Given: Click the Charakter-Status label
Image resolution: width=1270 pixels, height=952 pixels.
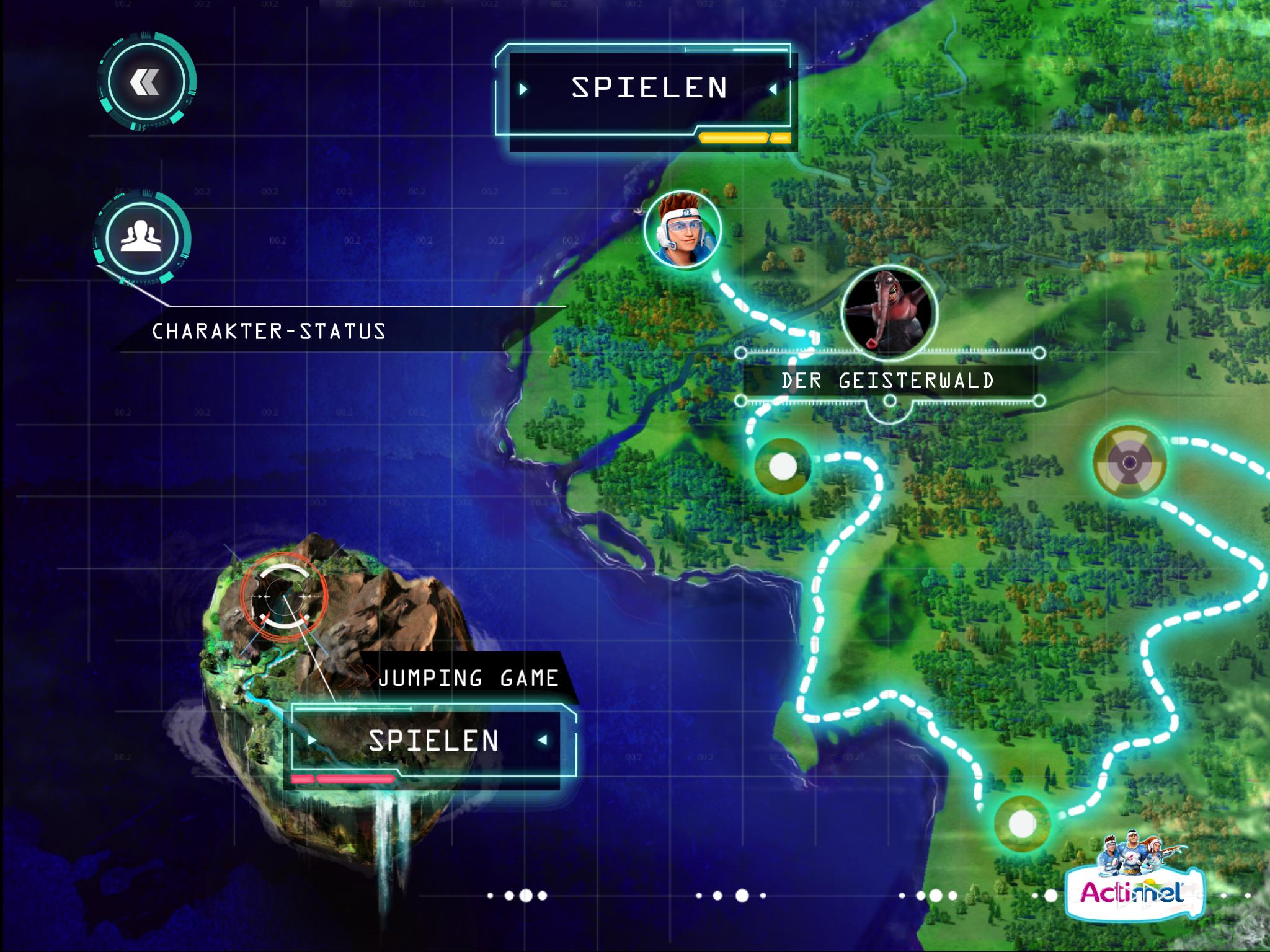Looking at the screenshot, I should 269,332.
